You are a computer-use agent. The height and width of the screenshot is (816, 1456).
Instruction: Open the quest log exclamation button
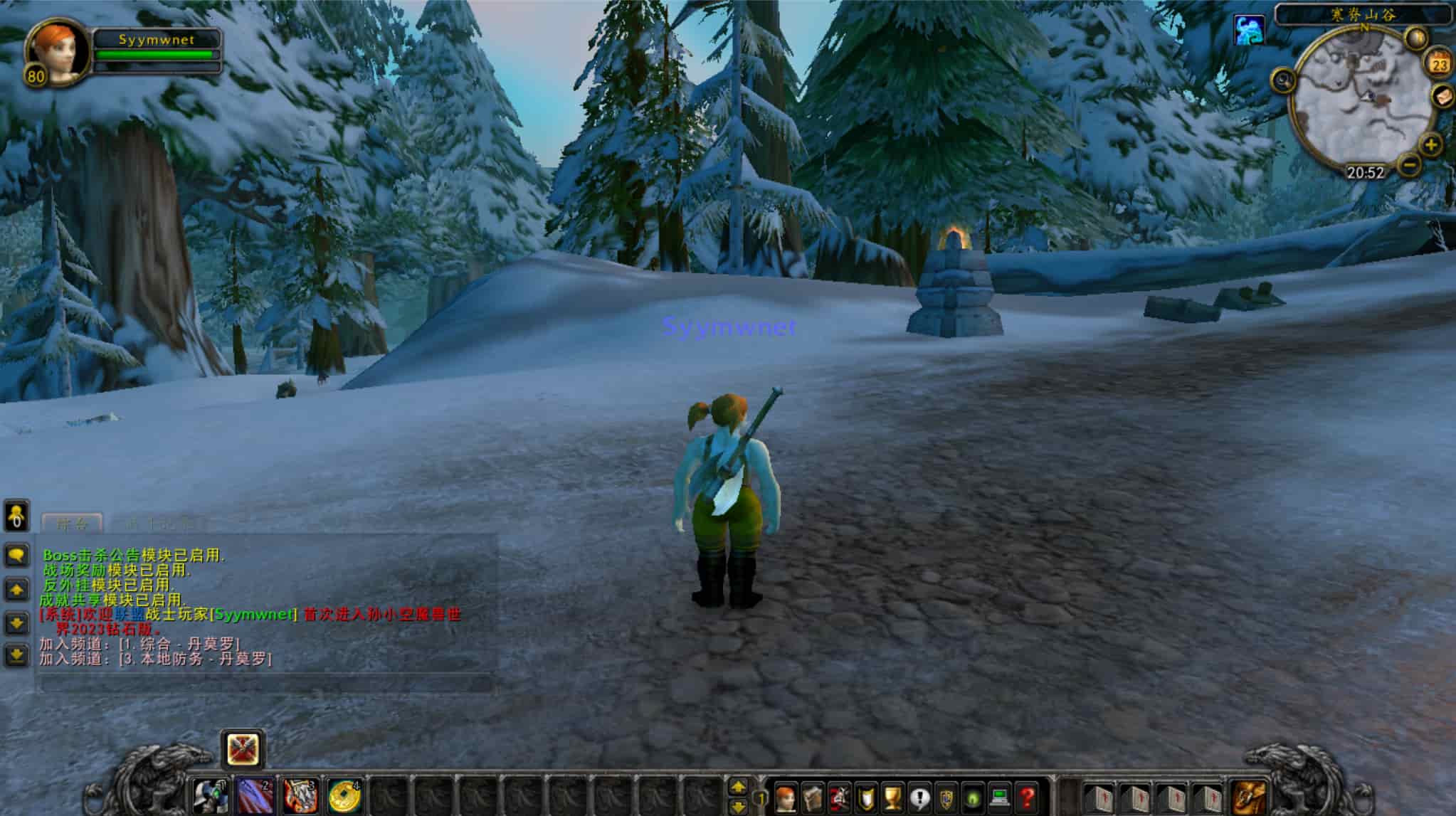(919, 798)
